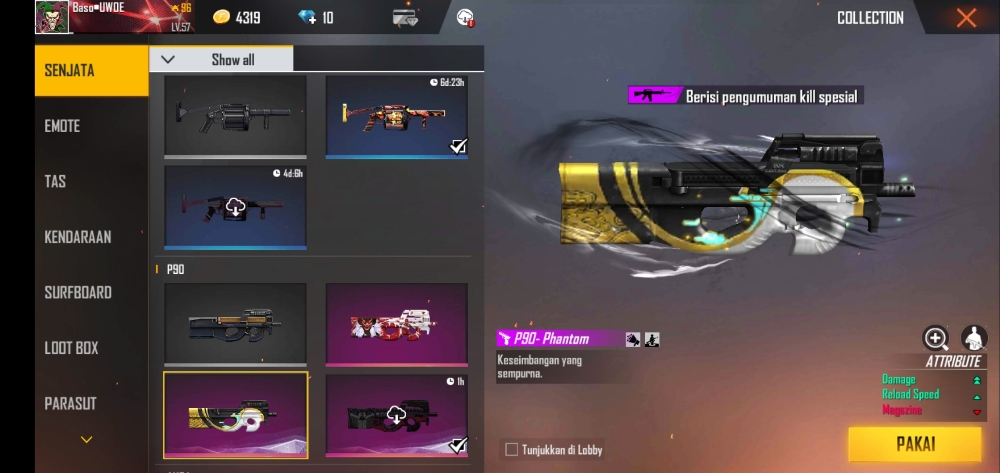This screenshot has height=473, width=1000.
Task: Equip skin with PAKAI button
Action: tap(914, 444)
